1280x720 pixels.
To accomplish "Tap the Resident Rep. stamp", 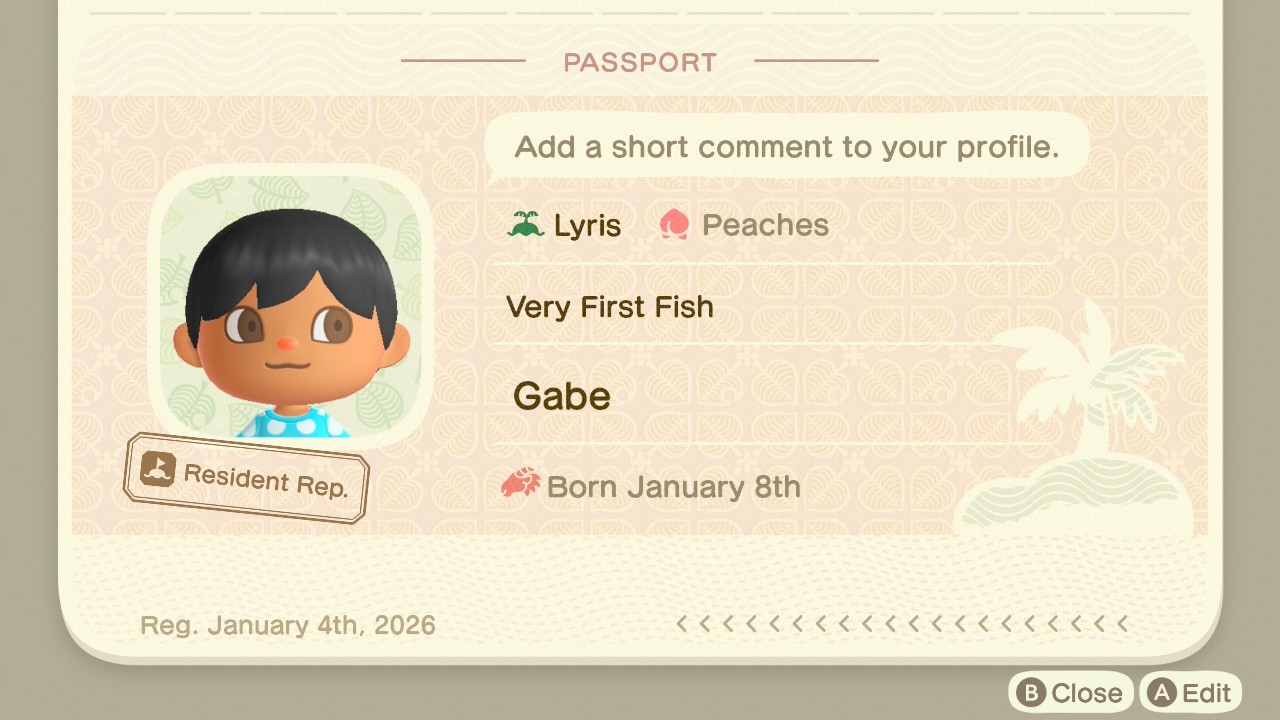I will [x=247, y=478].
